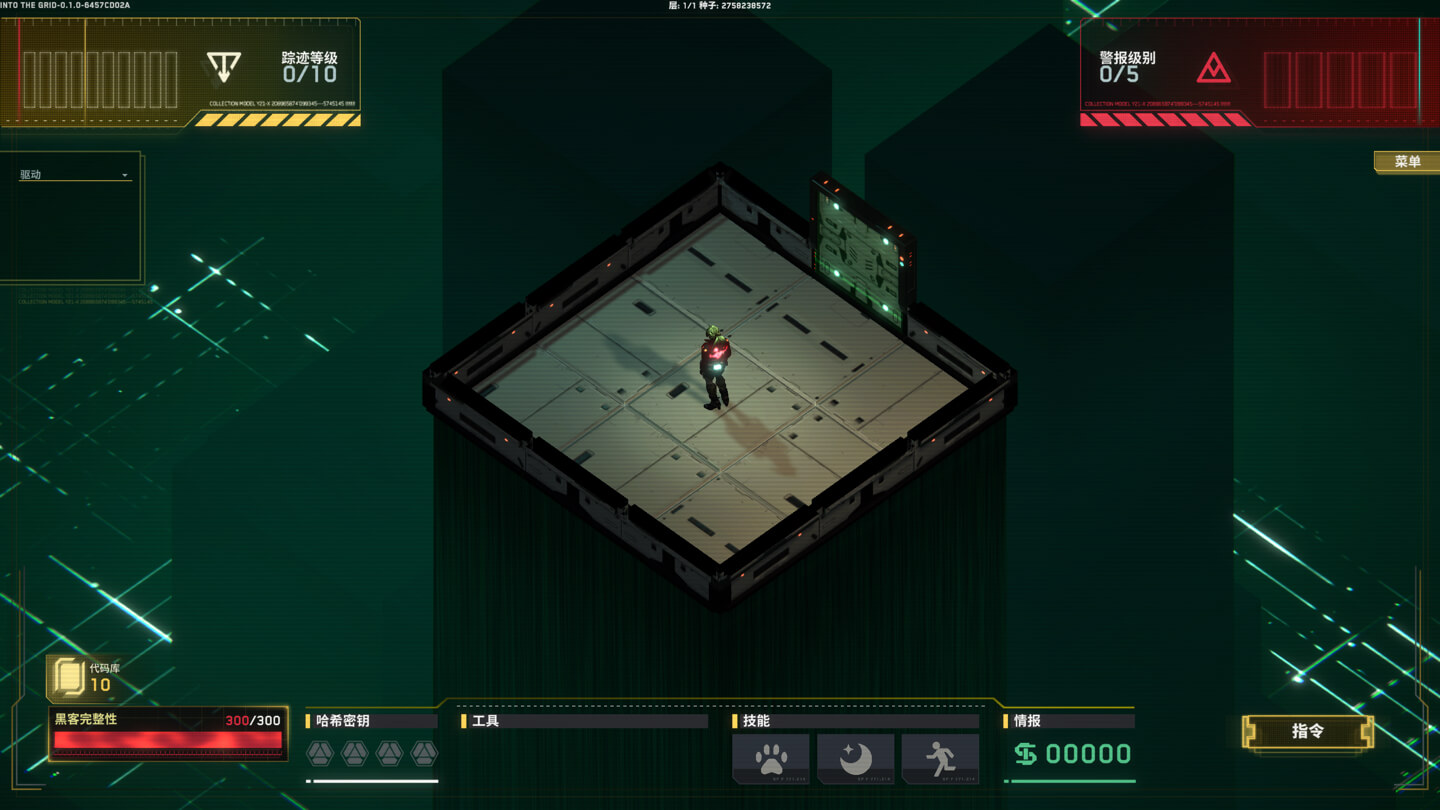Click the 代码库 code library card icon
The height and width of the screenshot is (810, 1440).
(x=68, y=678)
